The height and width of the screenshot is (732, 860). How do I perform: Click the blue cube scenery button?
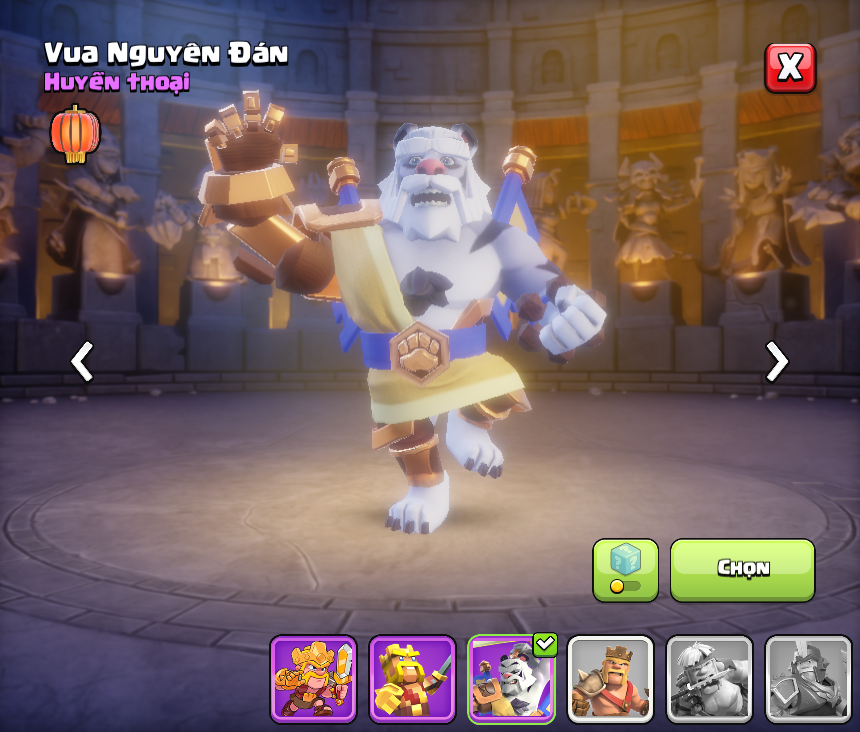(625, 569)
